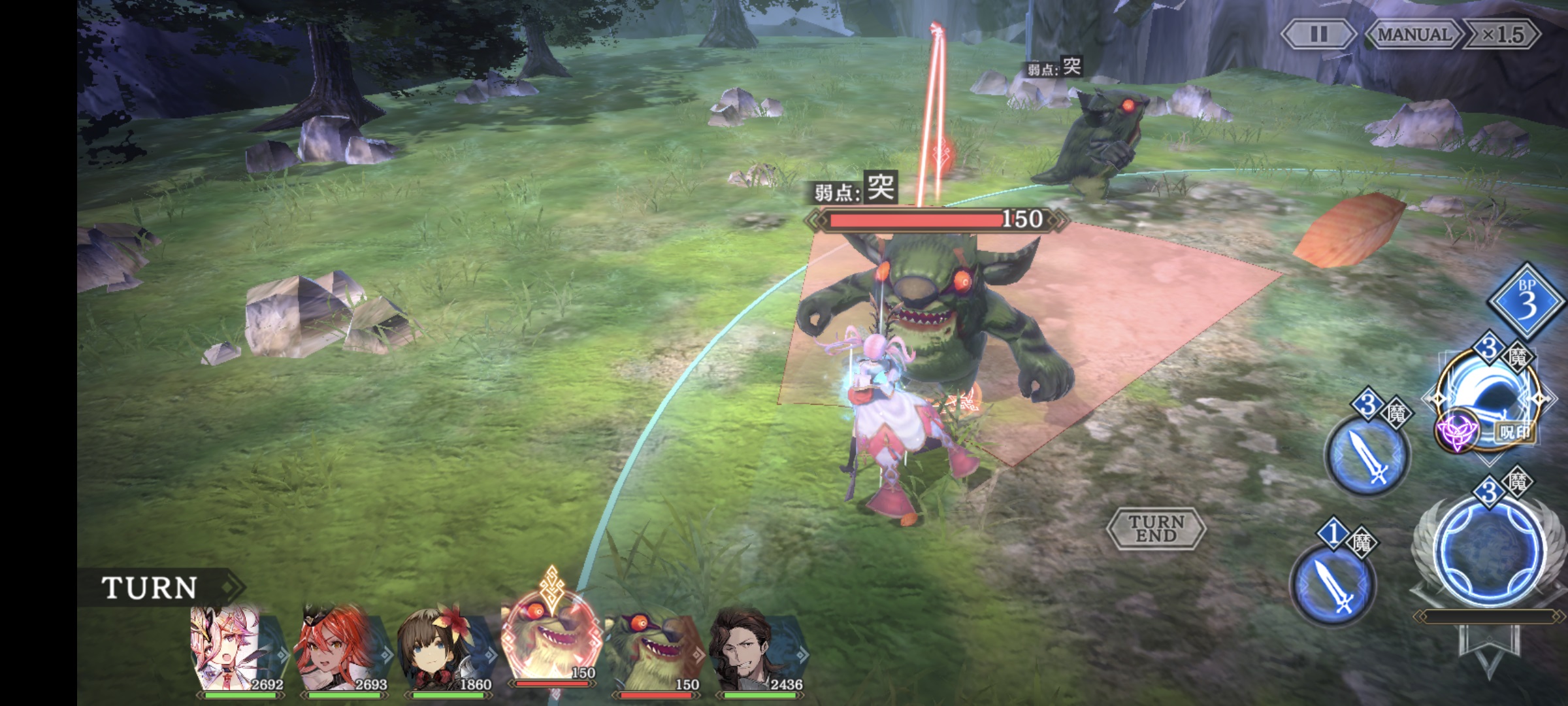Activate the 1-cost sword skill
1568x706 pixels.
point(1333,585)
